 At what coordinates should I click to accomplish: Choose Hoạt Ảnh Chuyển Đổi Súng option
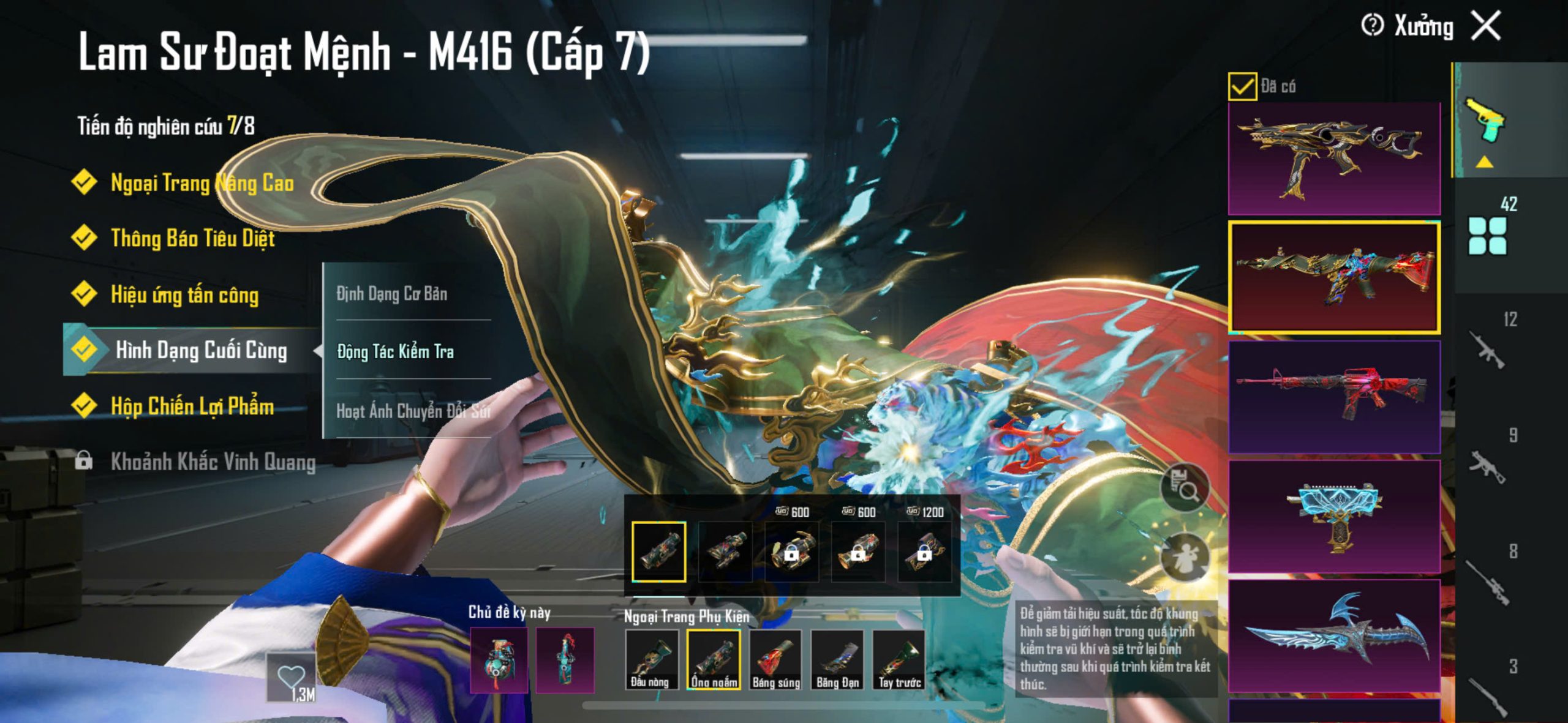pos(413,410)
